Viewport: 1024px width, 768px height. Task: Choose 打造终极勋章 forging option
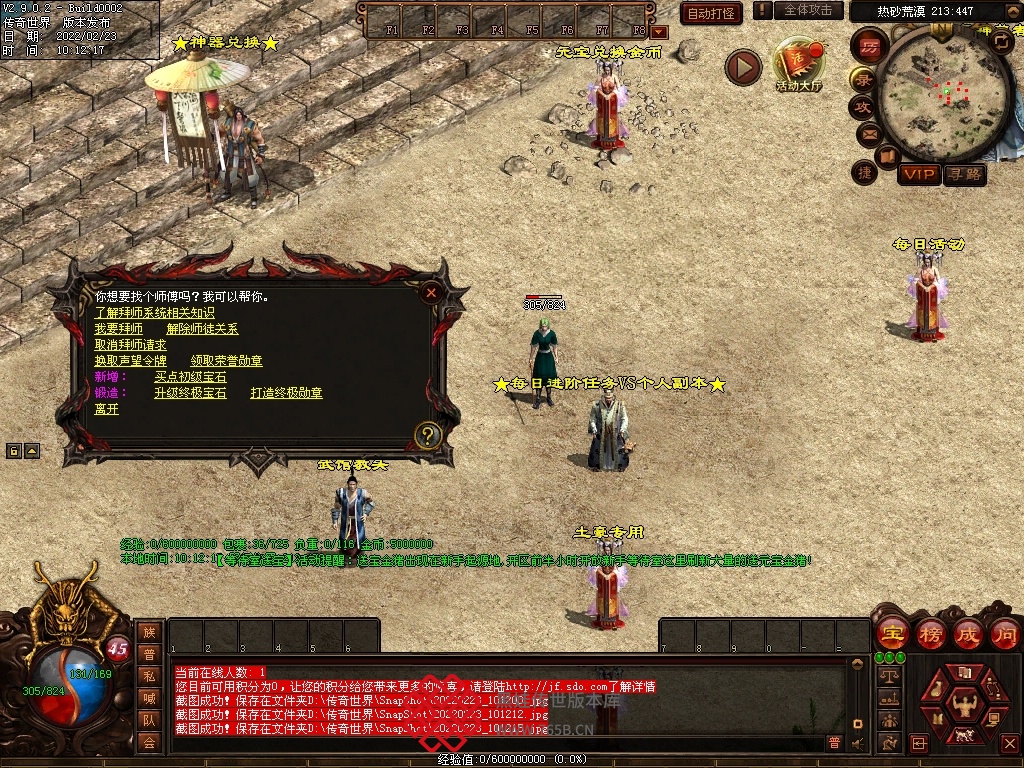coord(286,393)
